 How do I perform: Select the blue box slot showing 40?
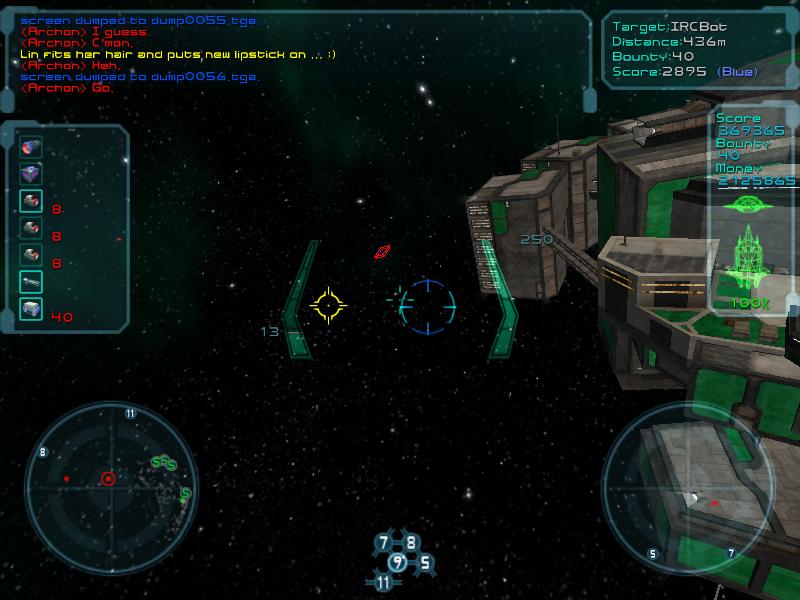[x=31, y=309]
